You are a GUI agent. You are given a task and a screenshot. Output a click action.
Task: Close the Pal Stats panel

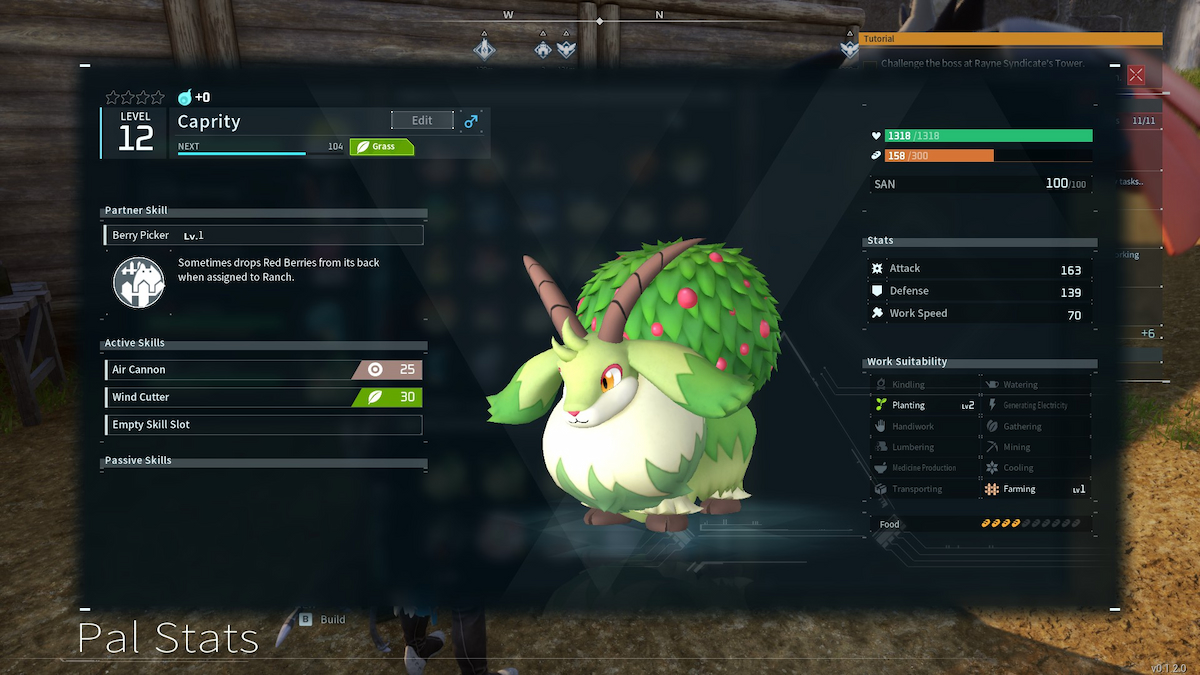tap(1136, 75)
